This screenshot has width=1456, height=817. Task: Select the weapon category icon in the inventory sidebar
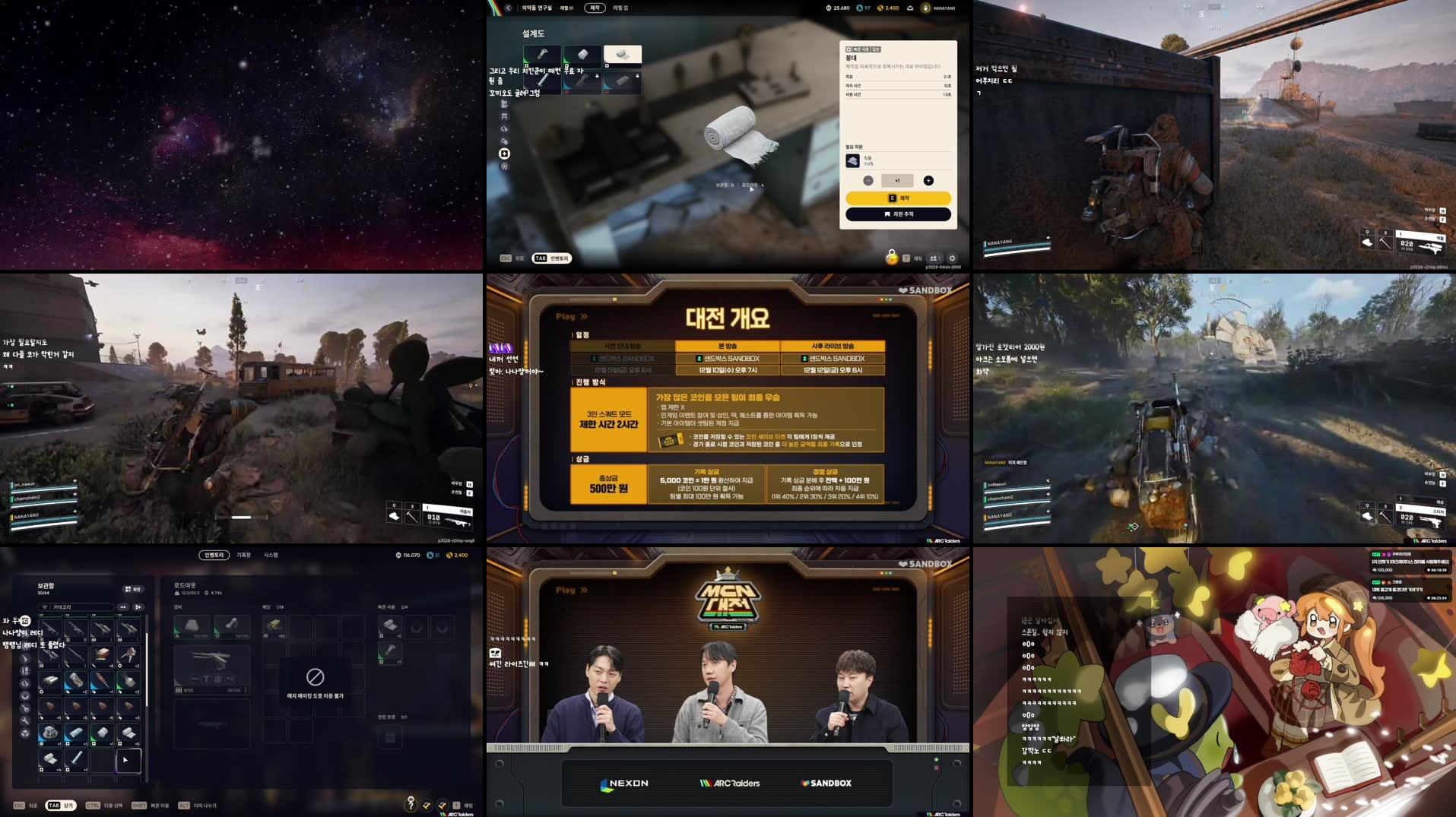[x=24, y=658]
